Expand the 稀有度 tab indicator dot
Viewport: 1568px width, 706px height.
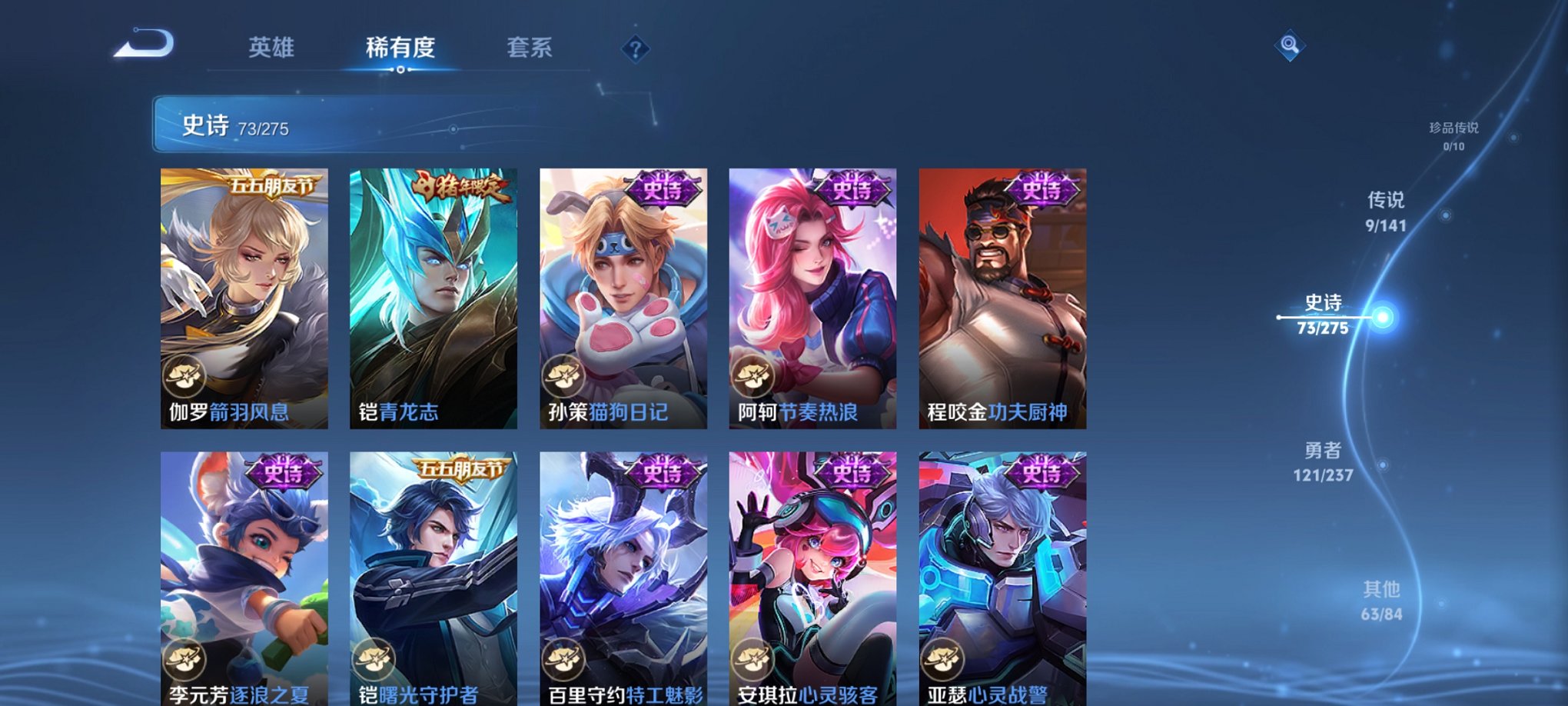click(401, 71)
